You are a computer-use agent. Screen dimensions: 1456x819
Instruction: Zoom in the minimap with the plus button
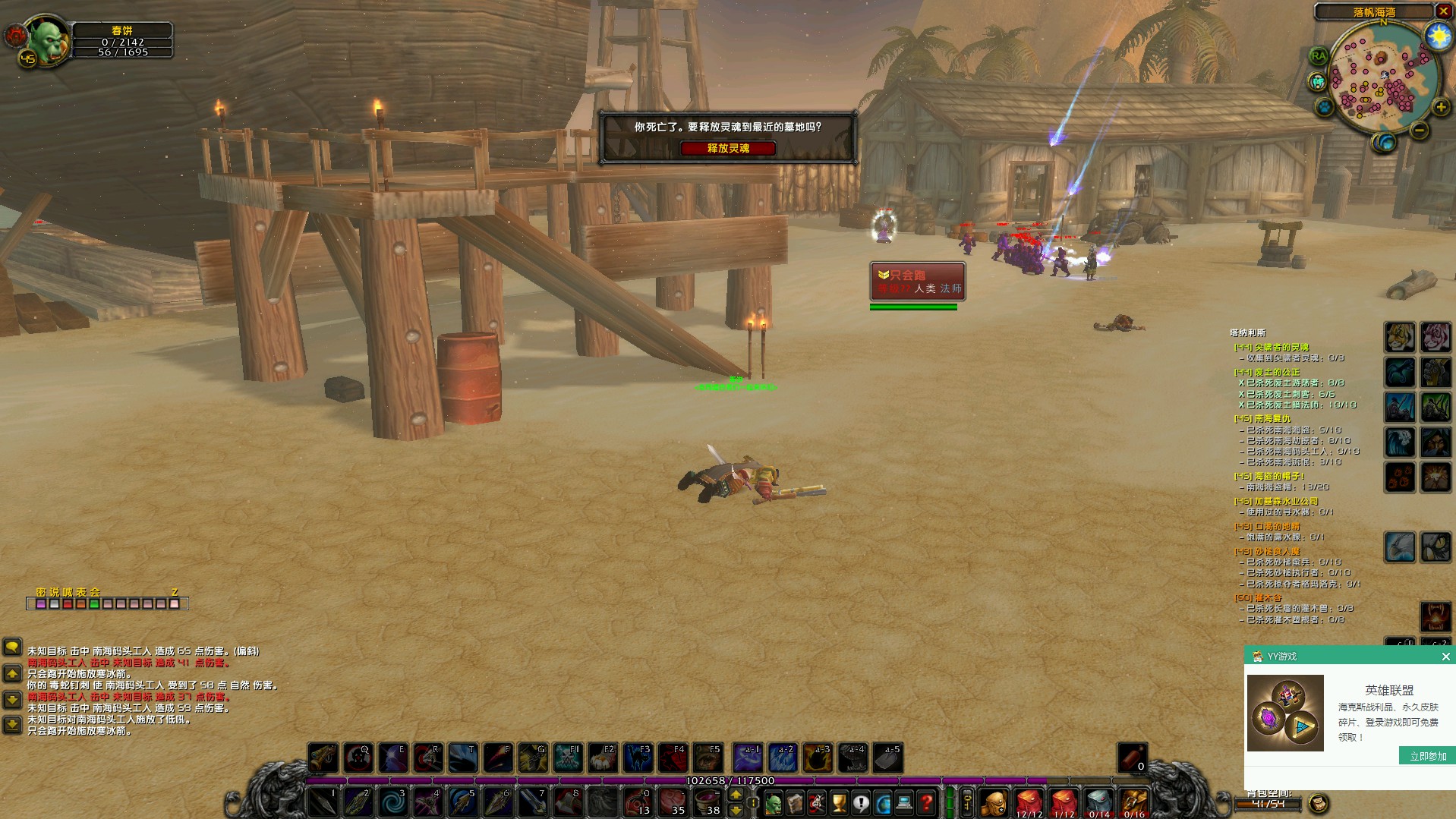[x=1440, y=108]
